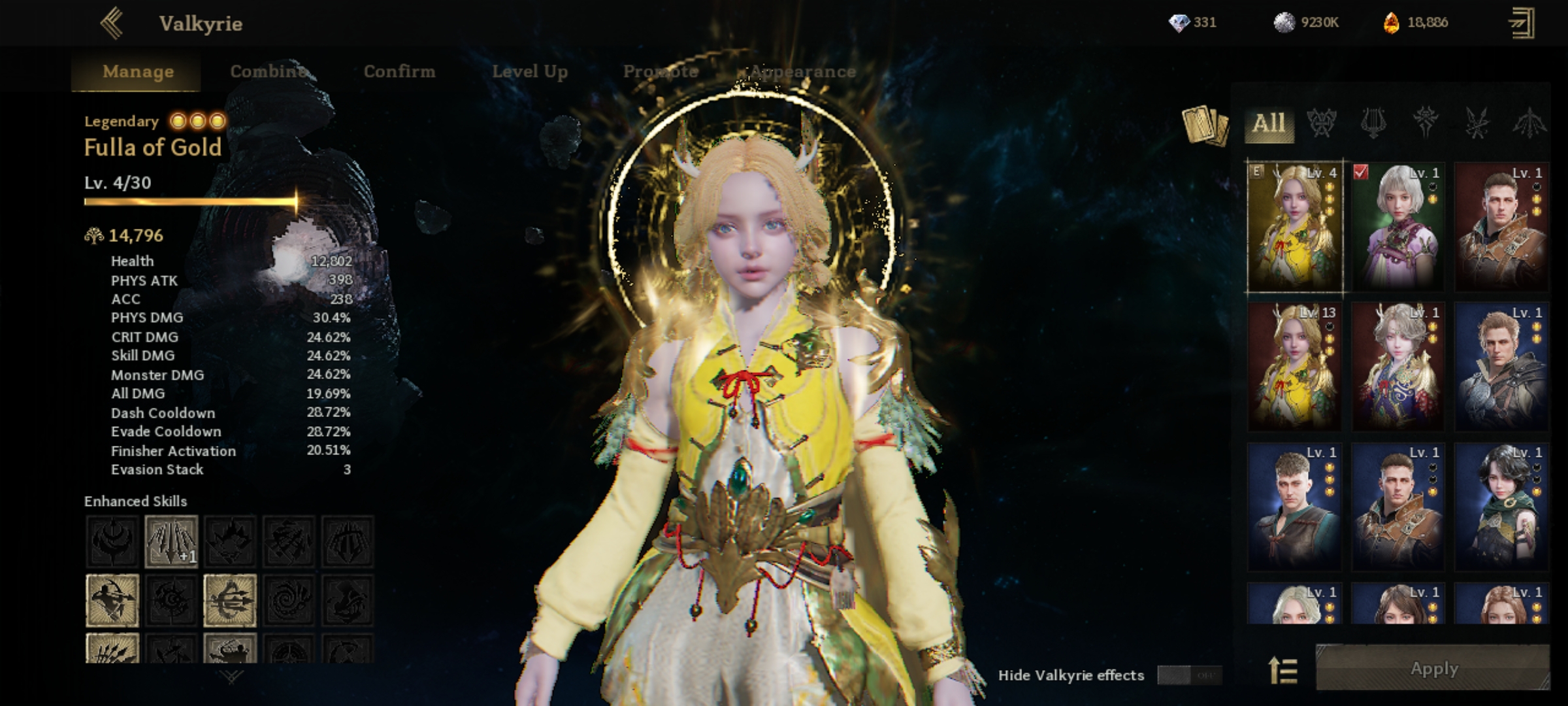Open the Promote tab
Image resolution: width=1568 pixels, height=706 pixels.
661,71
